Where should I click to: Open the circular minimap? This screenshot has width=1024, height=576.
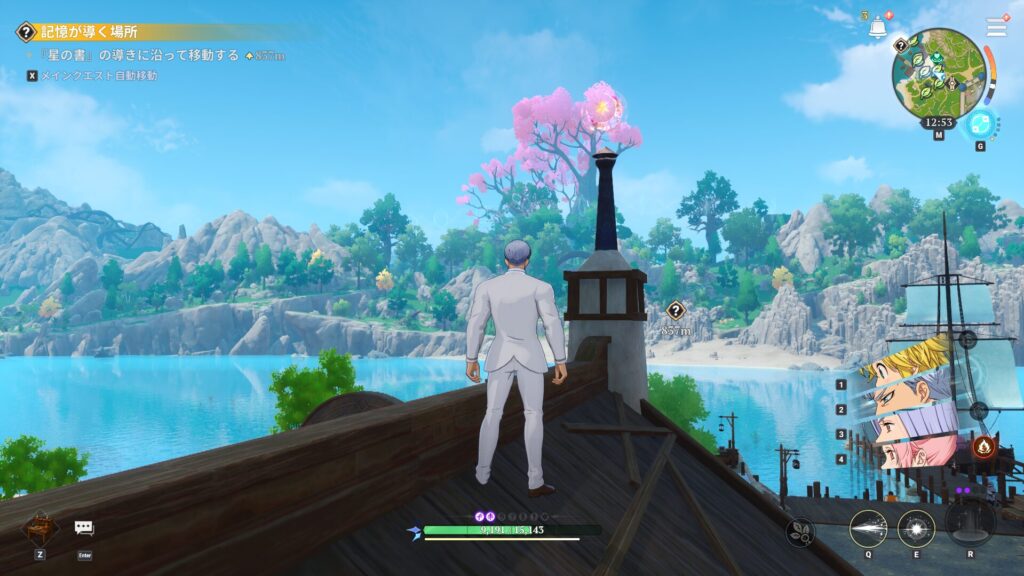click(x=938, y=70)
